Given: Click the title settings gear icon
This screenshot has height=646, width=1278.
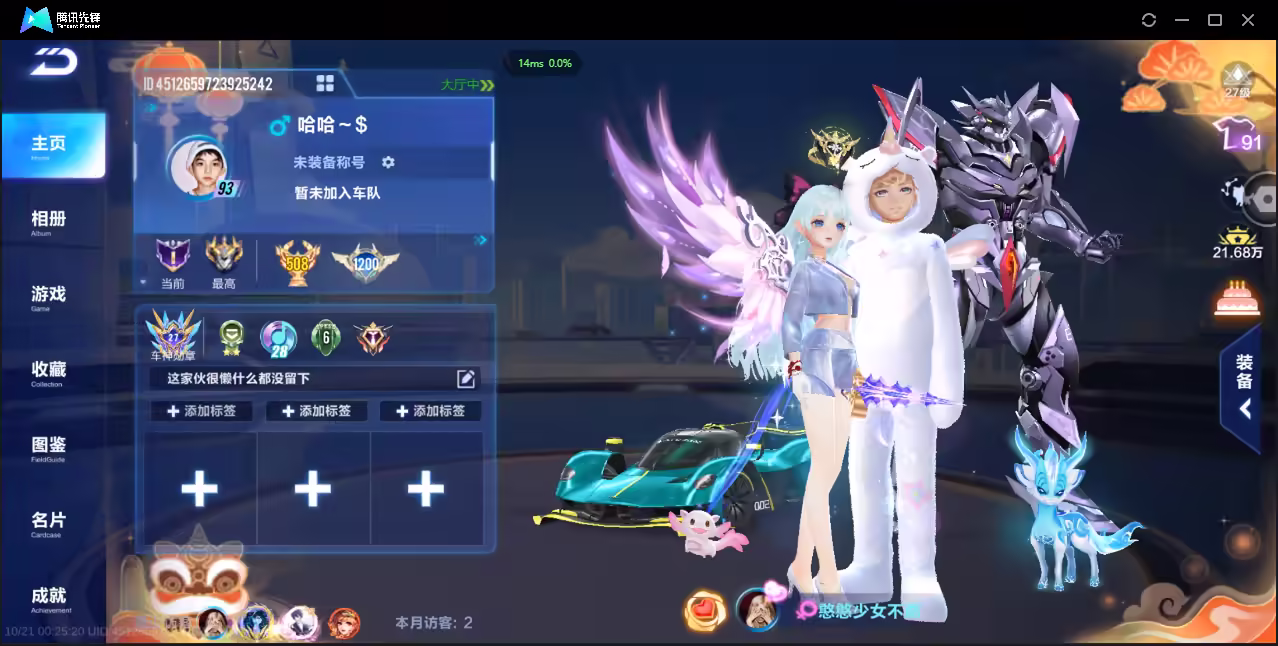Looking at the screenshot, I should pos(388,162).
